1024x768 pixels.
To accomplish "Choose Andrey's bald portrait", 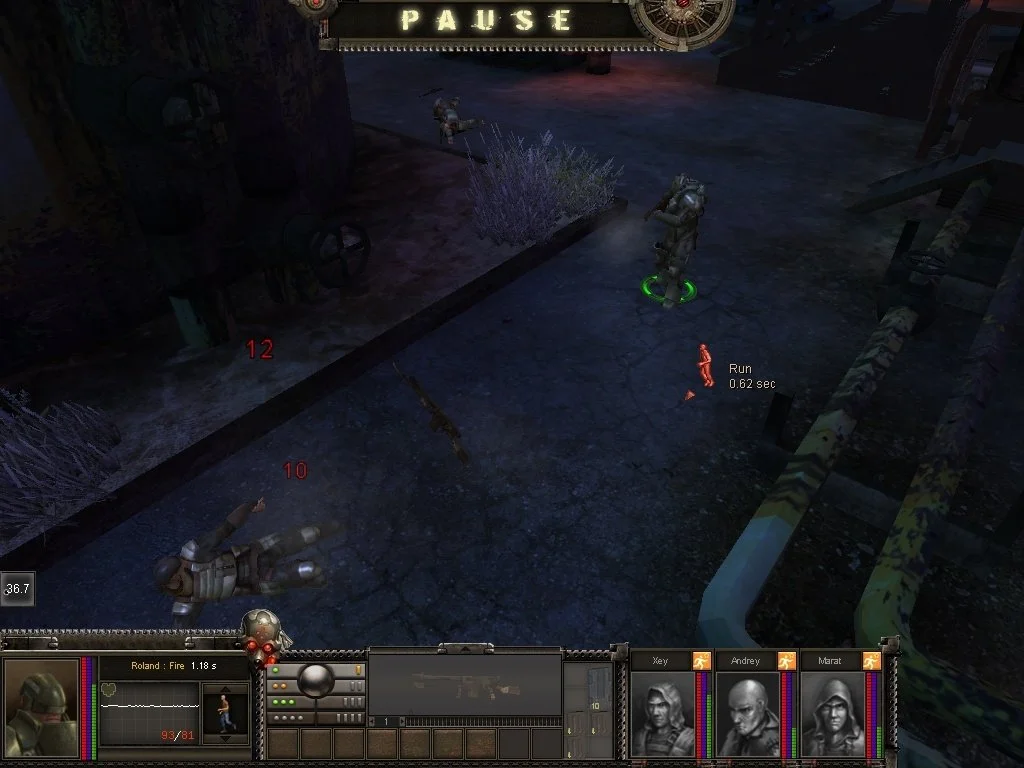I will [747, 713].
